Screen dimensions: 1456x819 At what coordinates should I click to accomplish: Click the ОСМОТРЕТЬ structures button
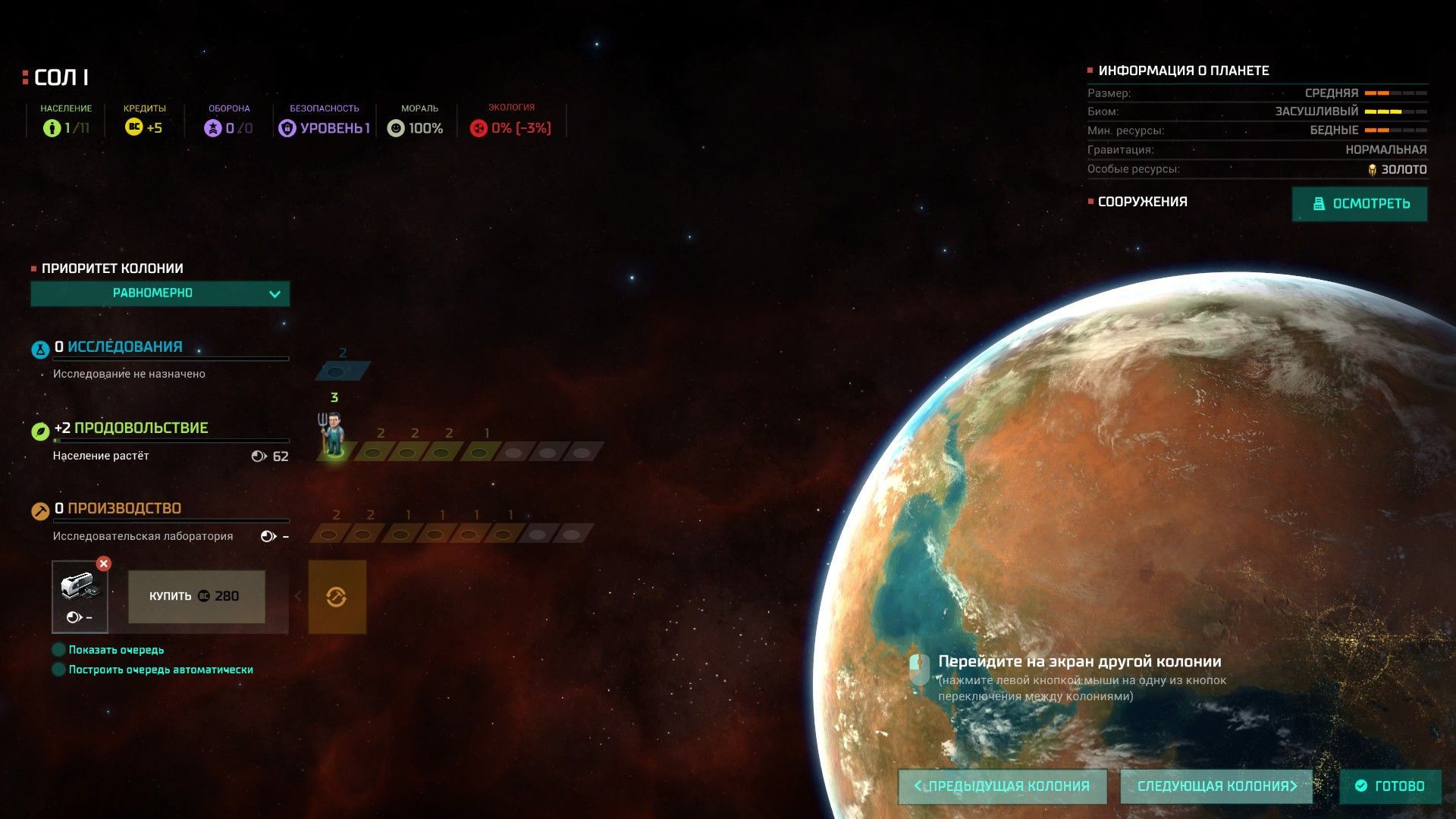click(x=1359, y=204)
